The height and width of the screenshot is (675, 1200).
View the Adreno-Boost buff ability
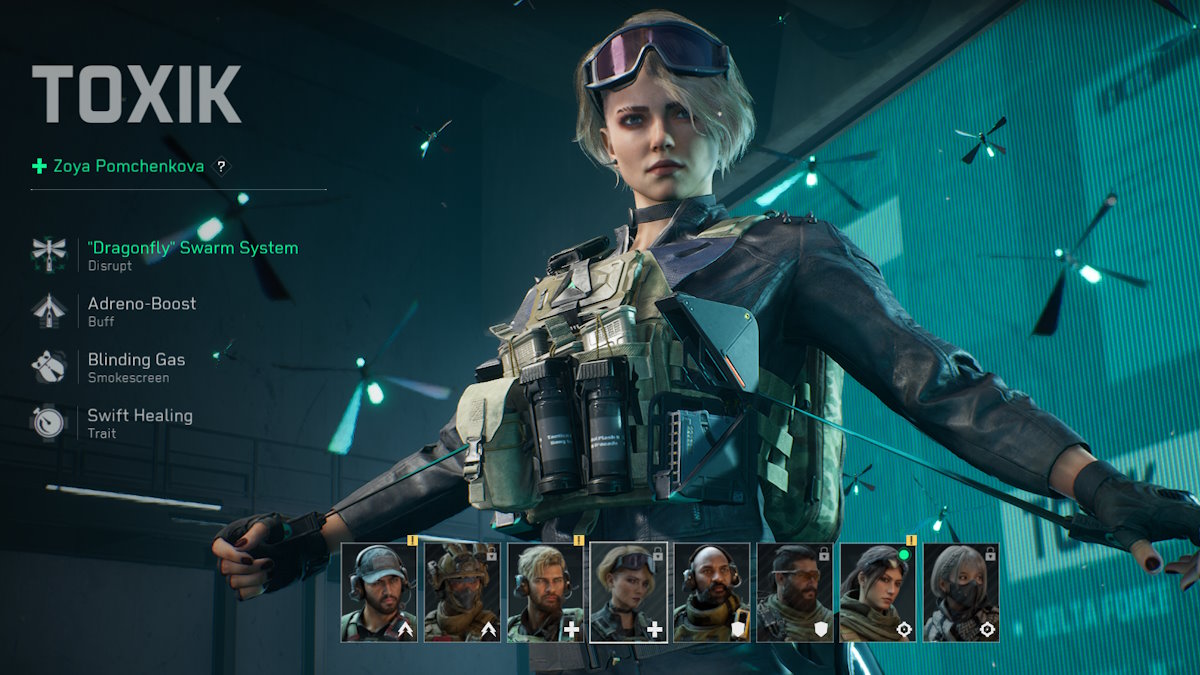coord(141,304)
